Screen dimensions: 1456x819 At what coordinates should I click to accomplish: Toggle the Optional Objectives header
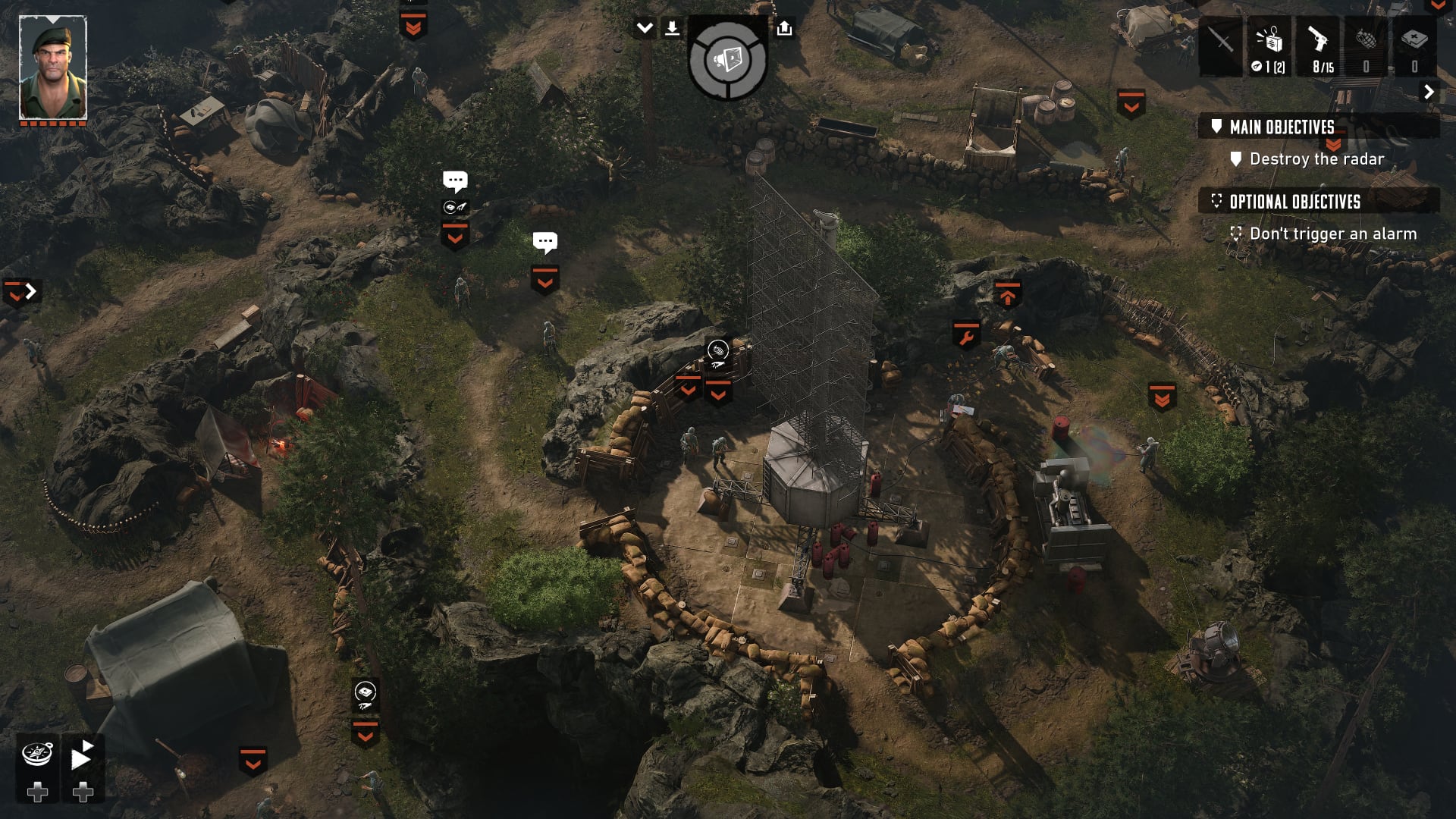(x=1294, y=202)
